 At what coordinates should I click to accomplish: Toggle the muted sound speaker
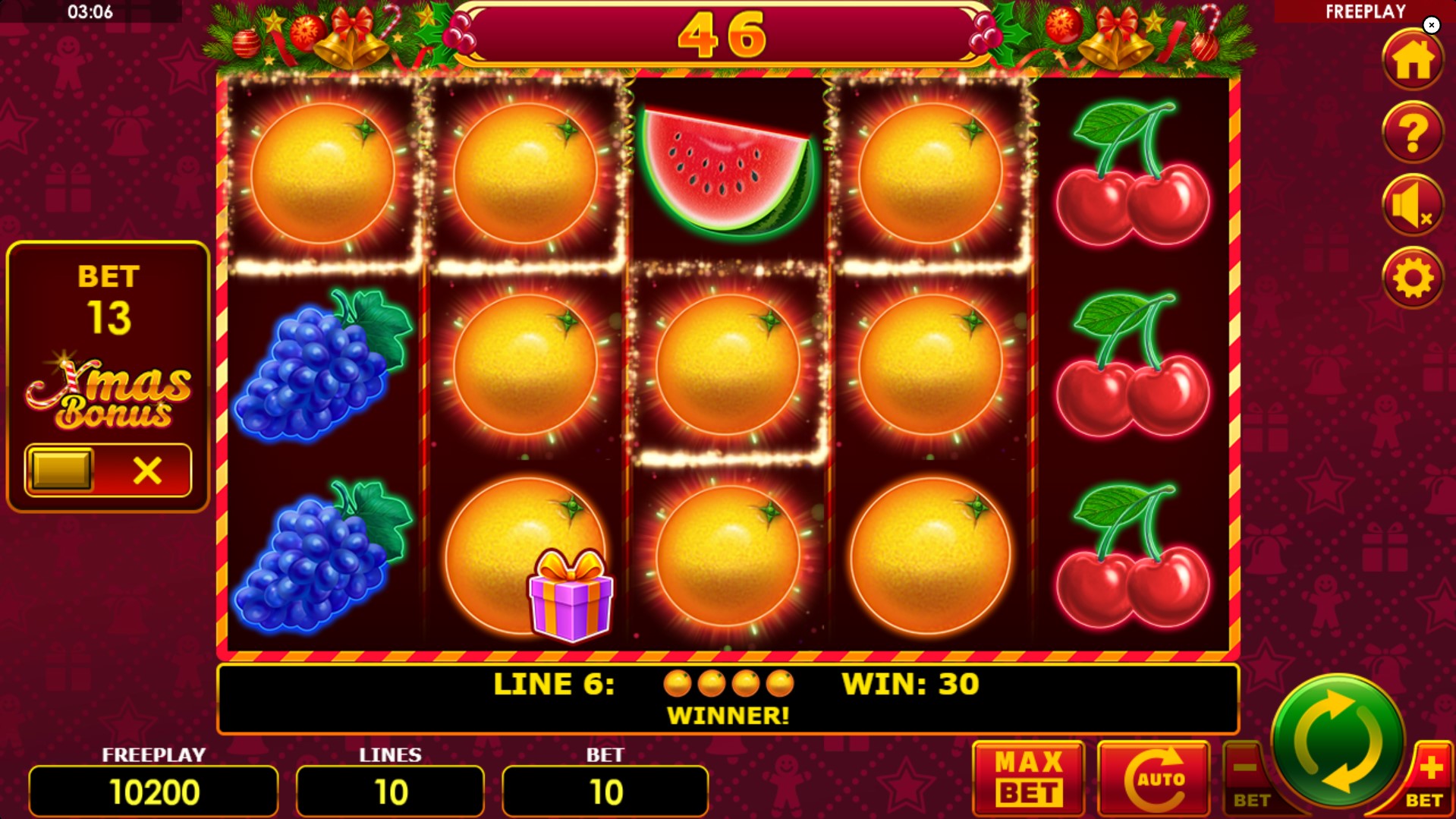[x=1412, y=206]
